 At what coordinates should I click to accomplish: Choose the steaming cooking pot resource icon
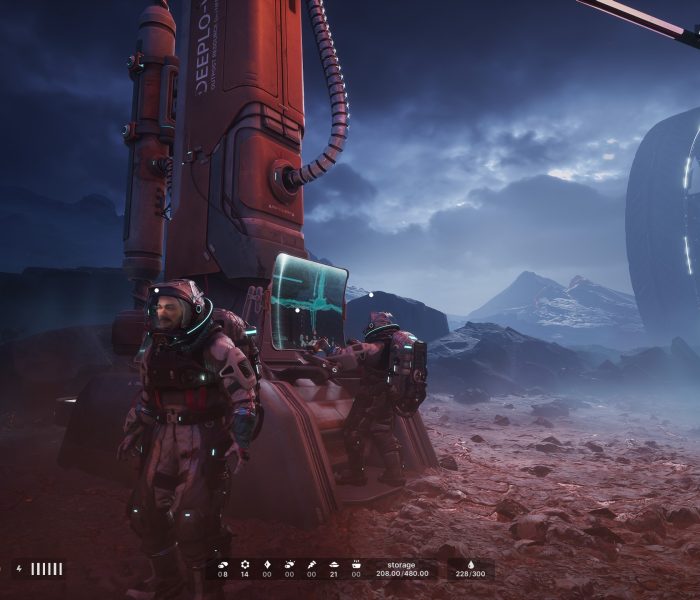(355, 564)
